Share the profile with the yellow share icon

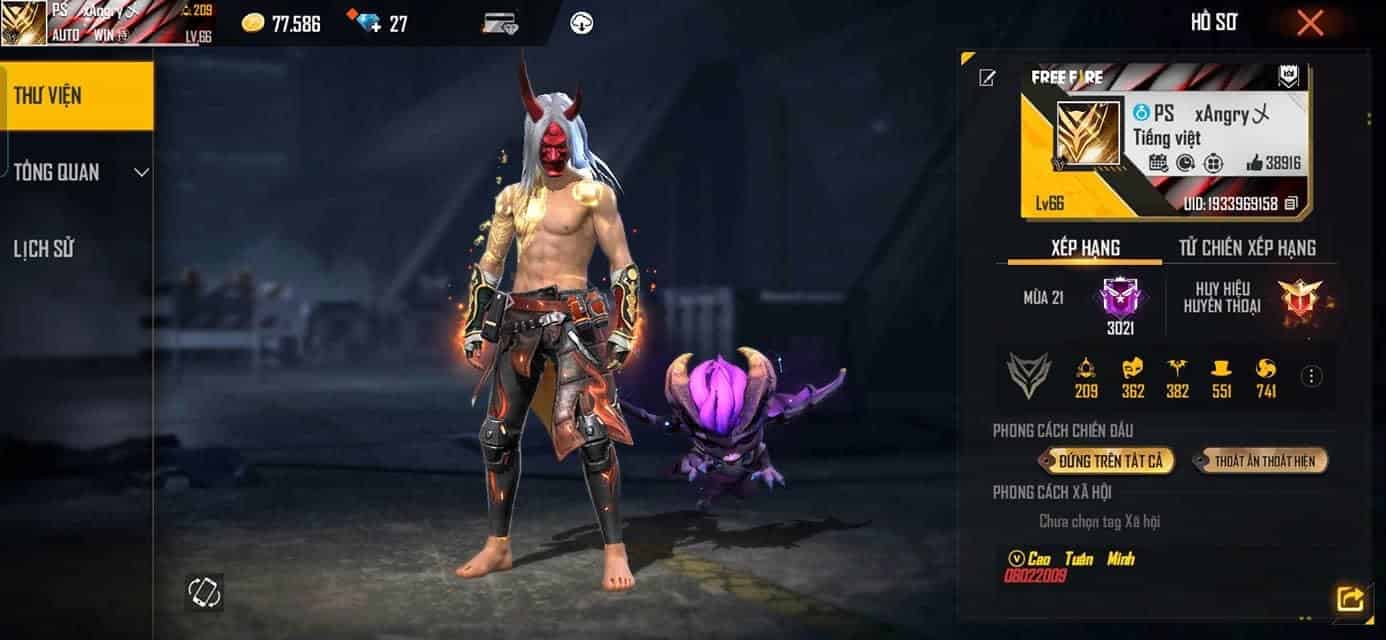tap(1349, 599)
